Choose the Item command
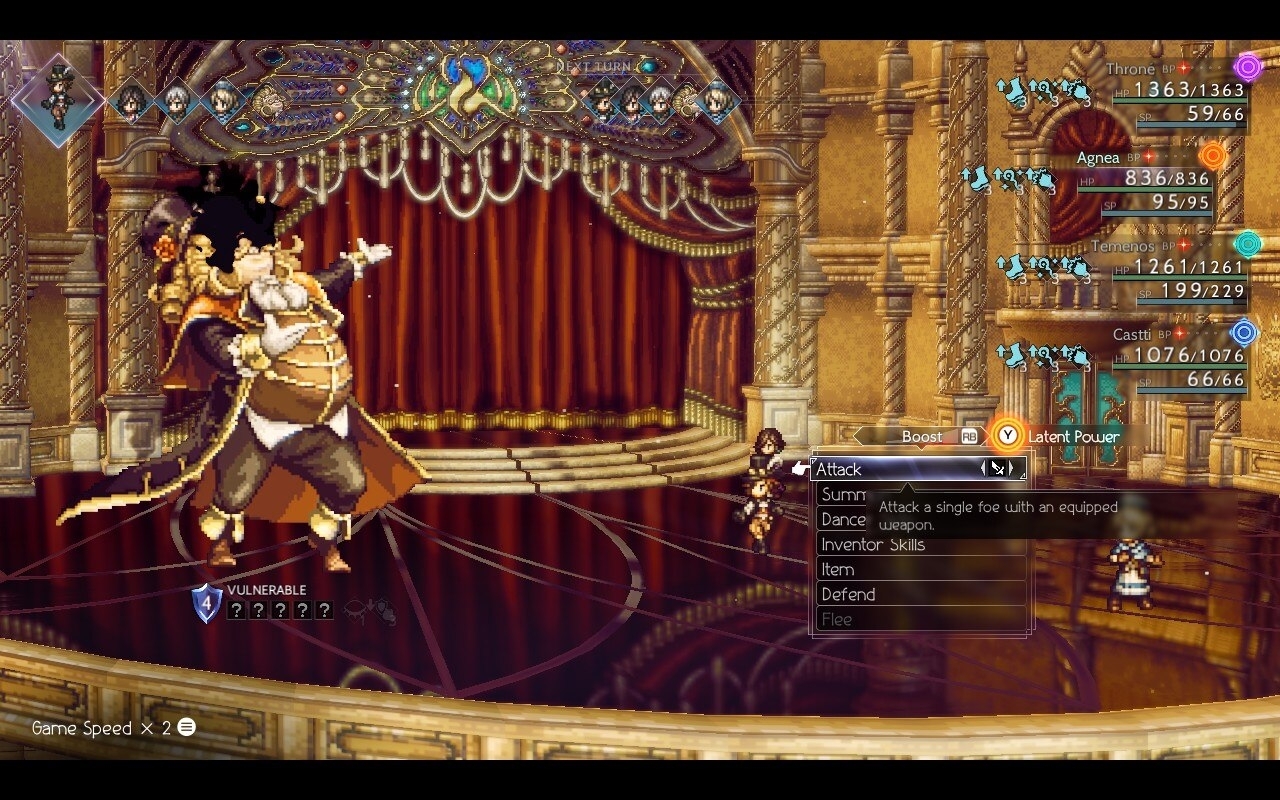This screenshot has width=1280, height=800. [x=838, y=570]
